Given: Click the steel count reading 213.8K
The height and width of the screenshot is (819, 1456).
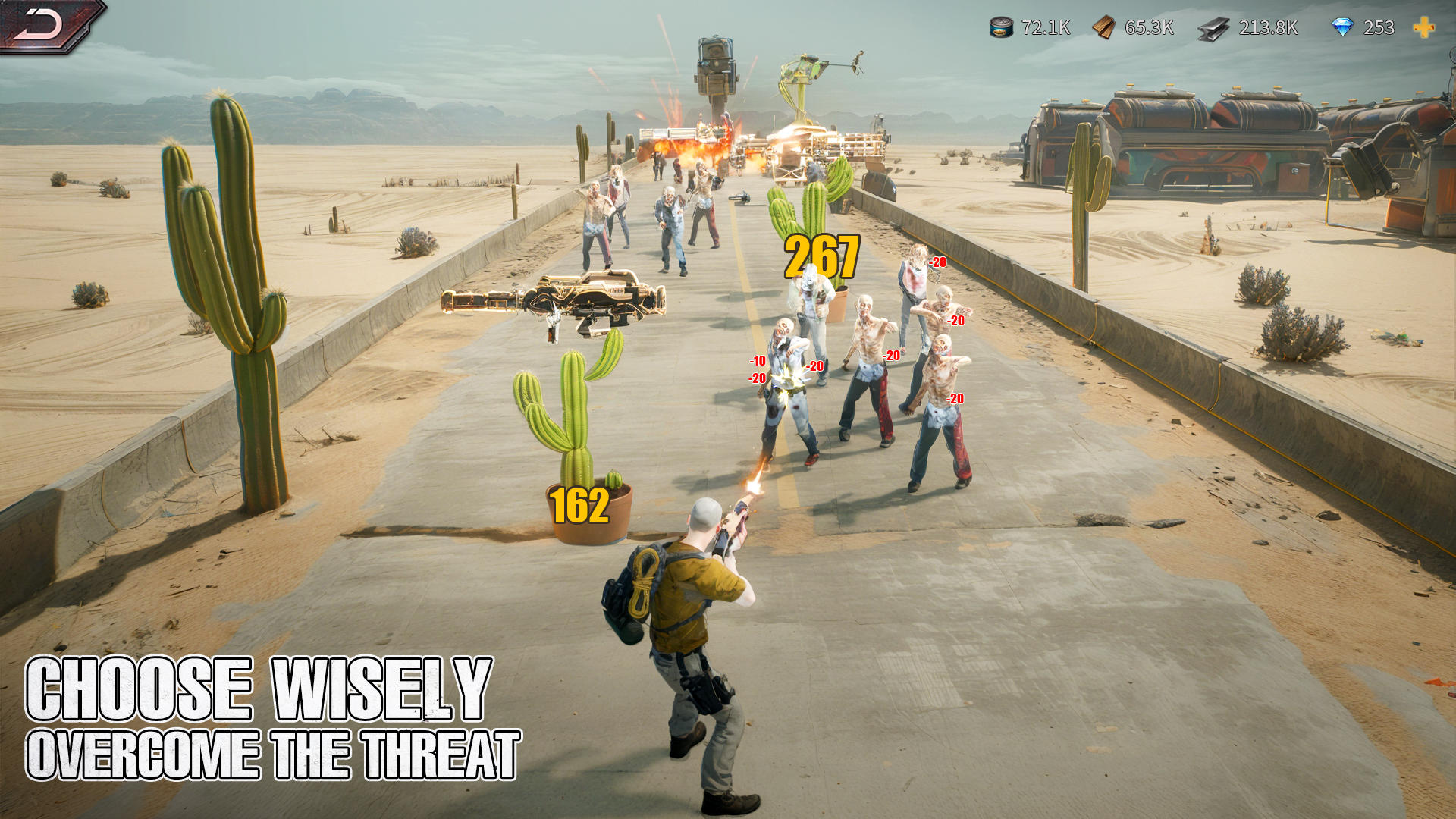Looking at the screenshot, I should click(1266, 29).
